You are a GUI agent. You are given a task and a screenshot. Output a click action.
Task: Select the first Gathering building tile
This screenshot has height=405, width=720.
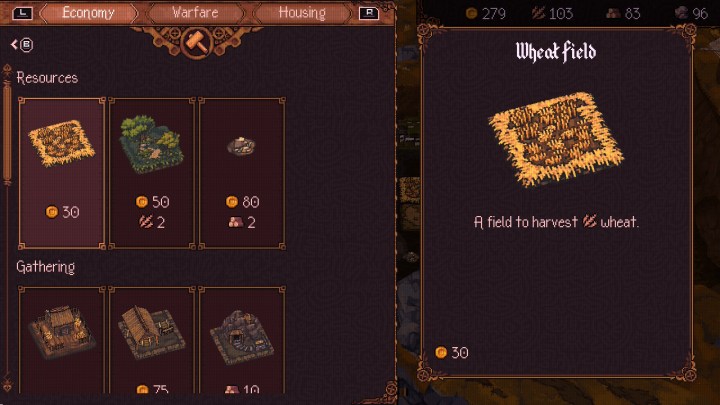(x=62, y=340)
